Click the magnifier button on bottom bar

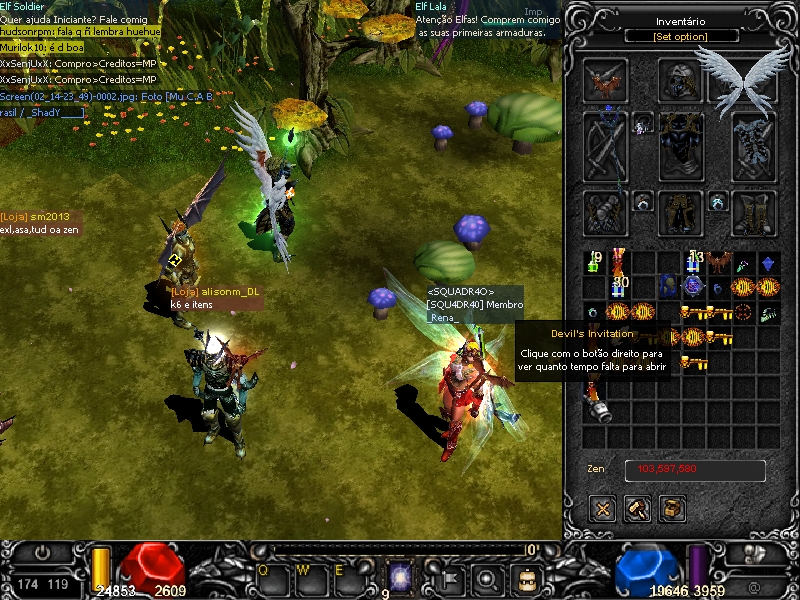point(487,578)
